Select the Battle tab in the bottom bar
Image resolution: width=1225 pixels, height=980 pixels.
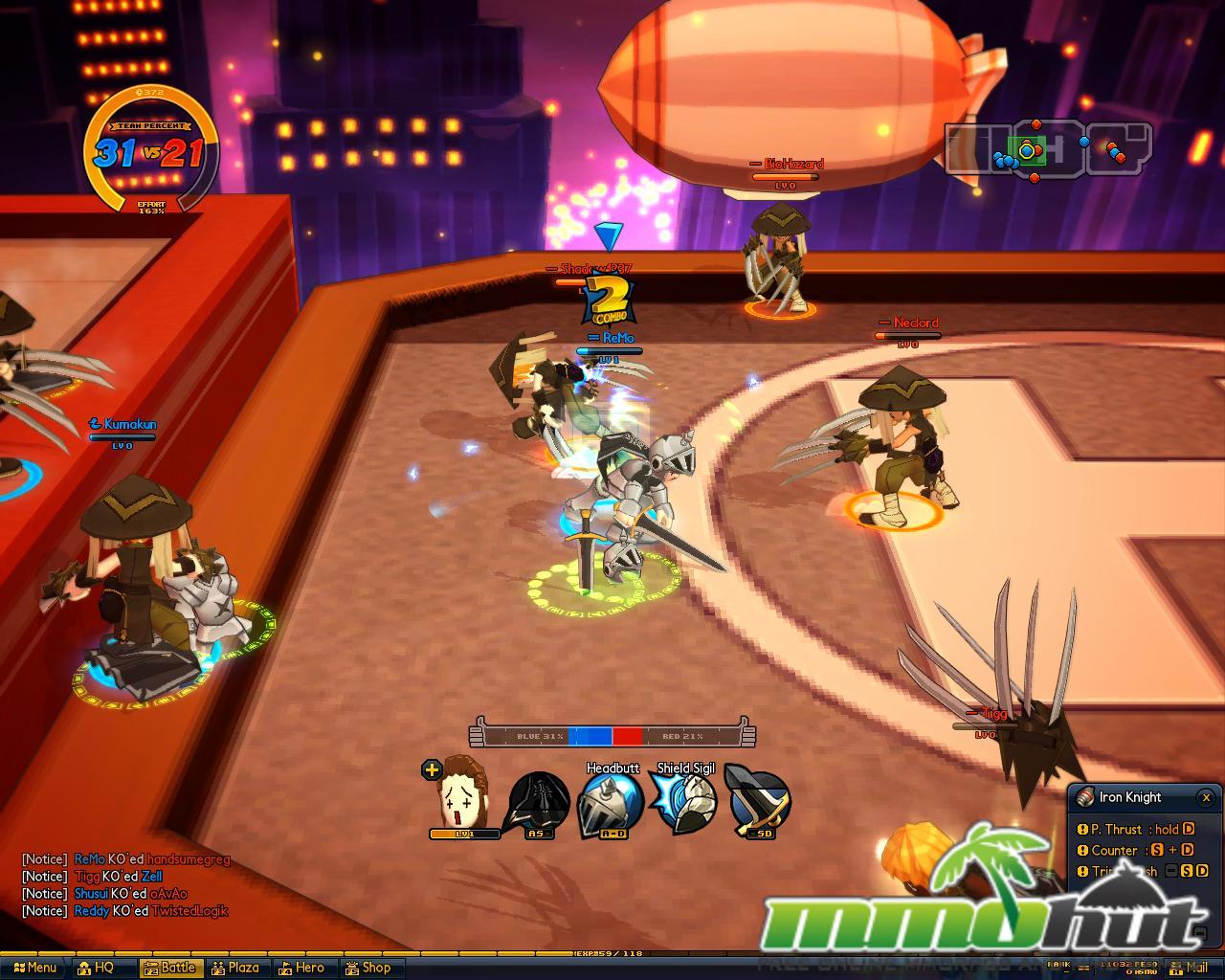pyautogui.click(x=171, y=968)
